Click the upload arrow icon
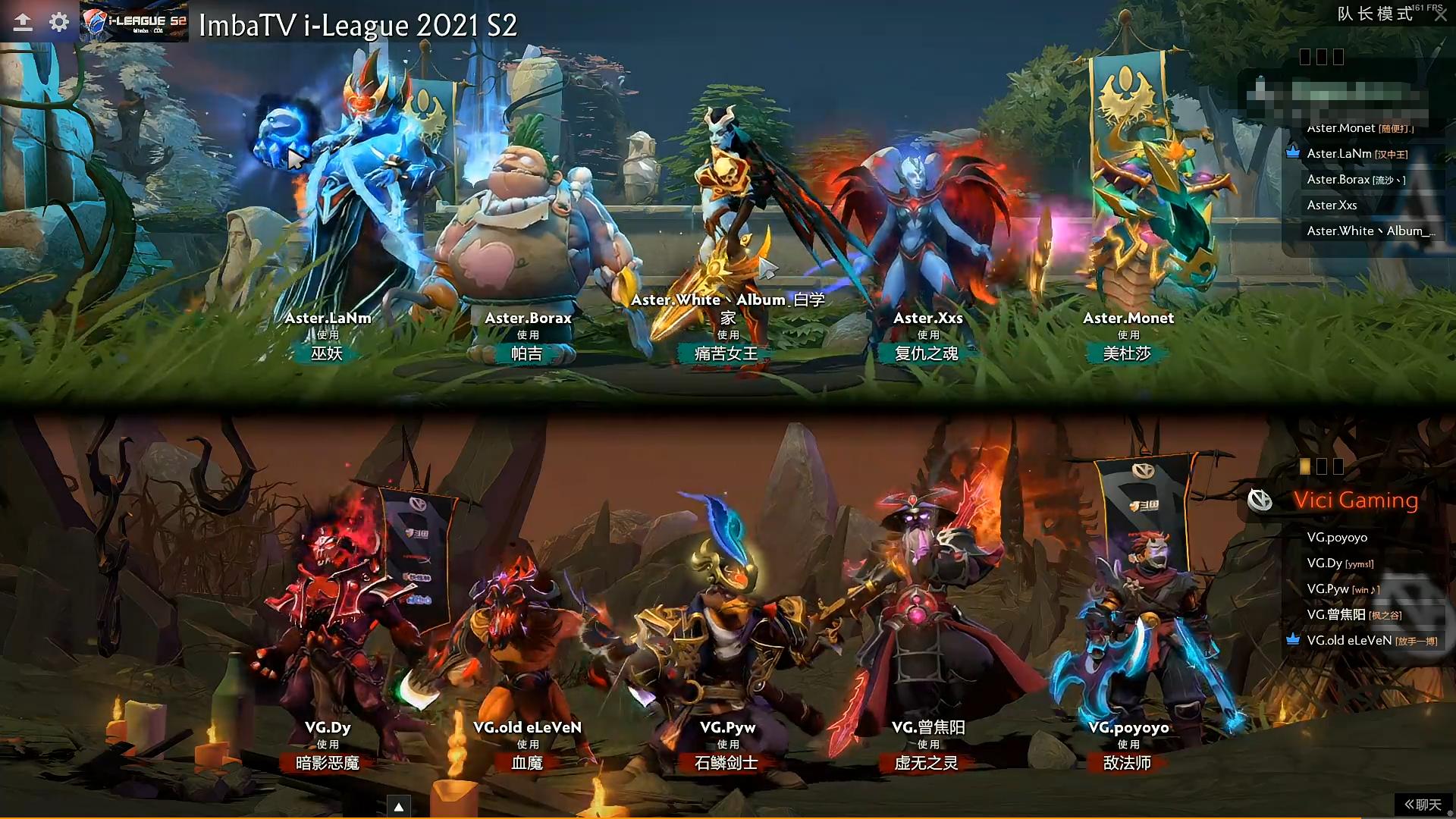The image size is (1456, 819). click(x=23, y=22)
